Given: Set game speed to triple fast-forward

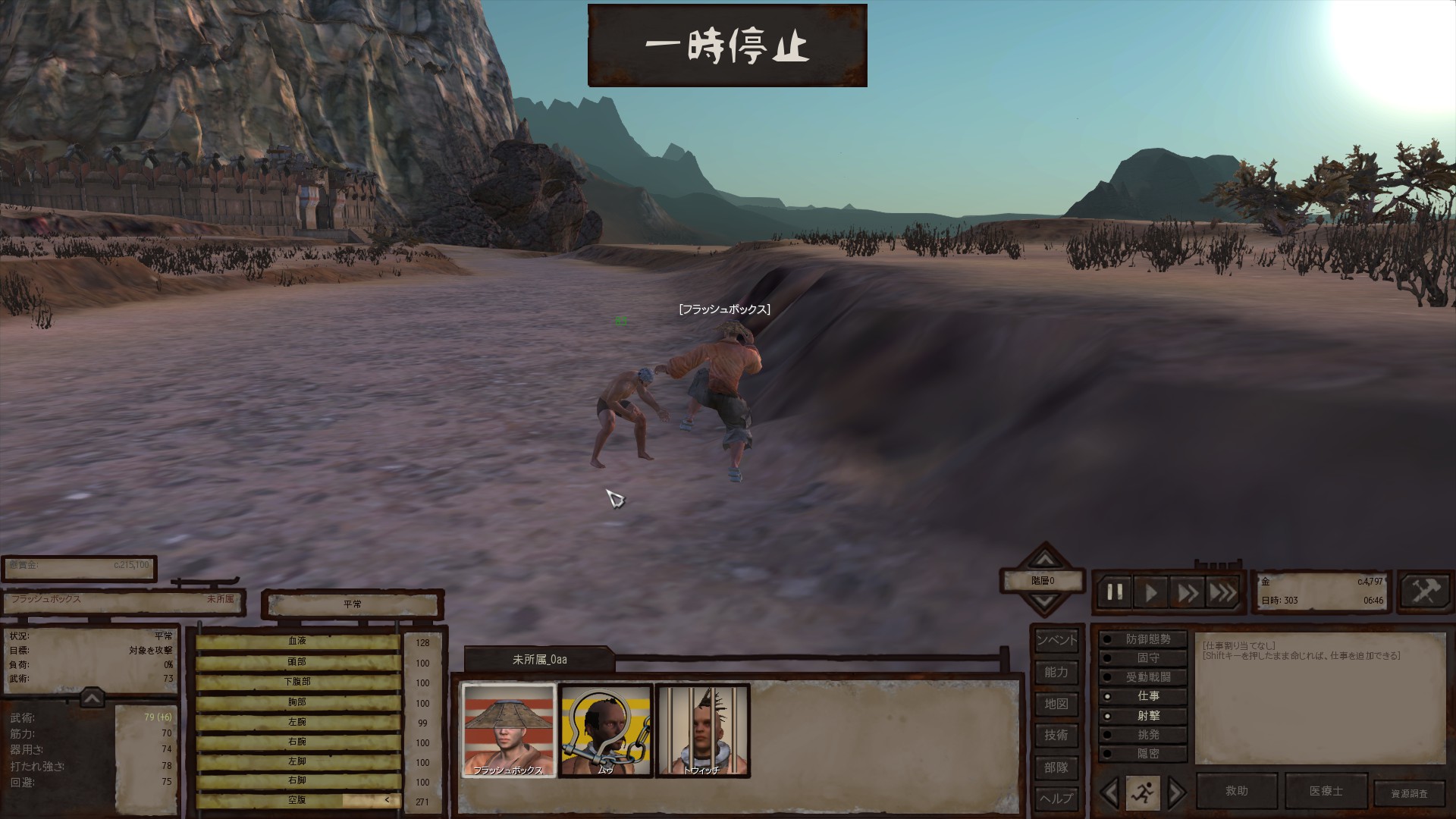Looking at the screenshot, I should [x=1222, y=592].
